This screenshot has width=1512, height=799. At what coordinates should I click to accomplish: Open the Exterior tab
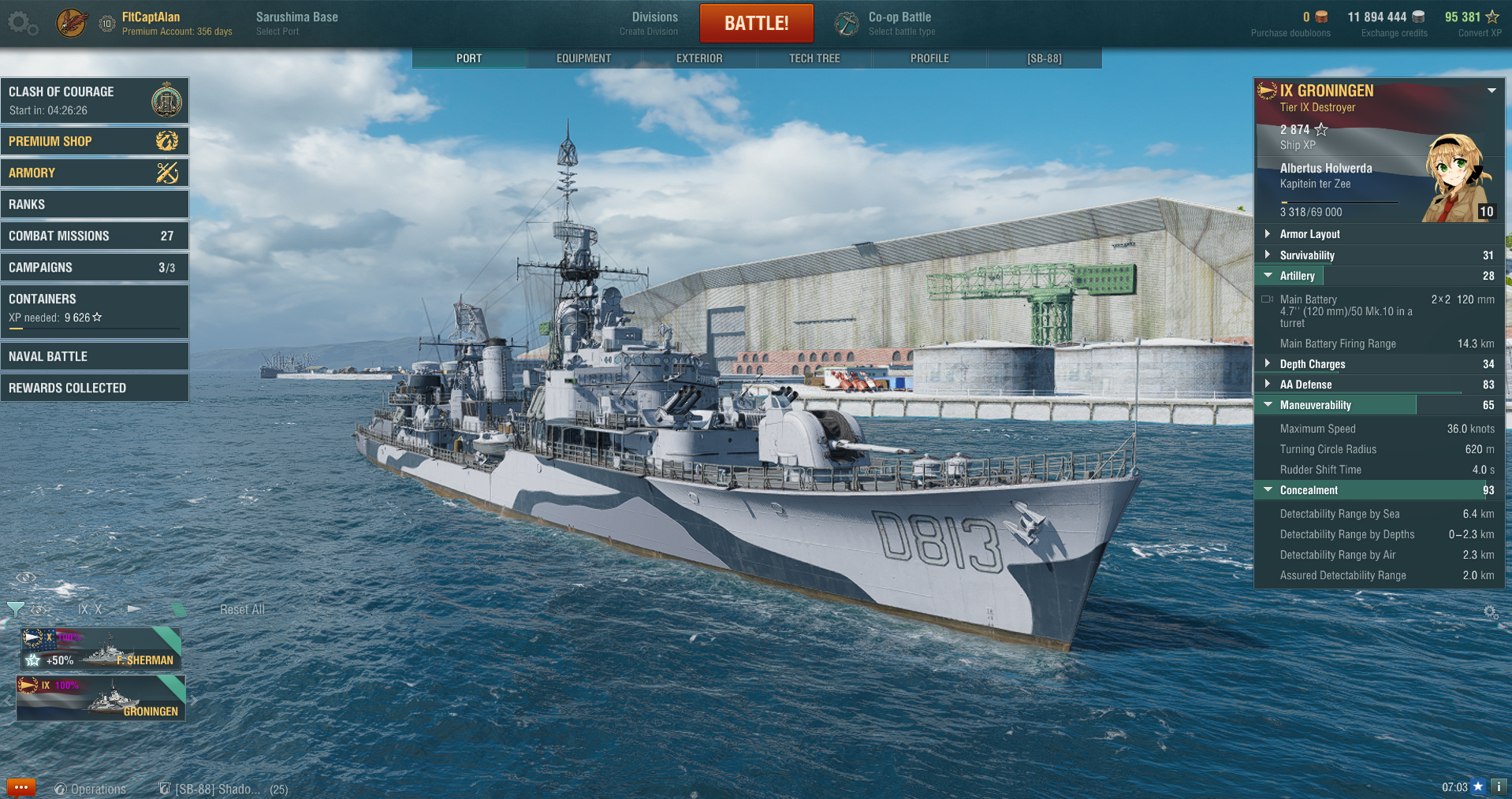click(x=699, y=58)
